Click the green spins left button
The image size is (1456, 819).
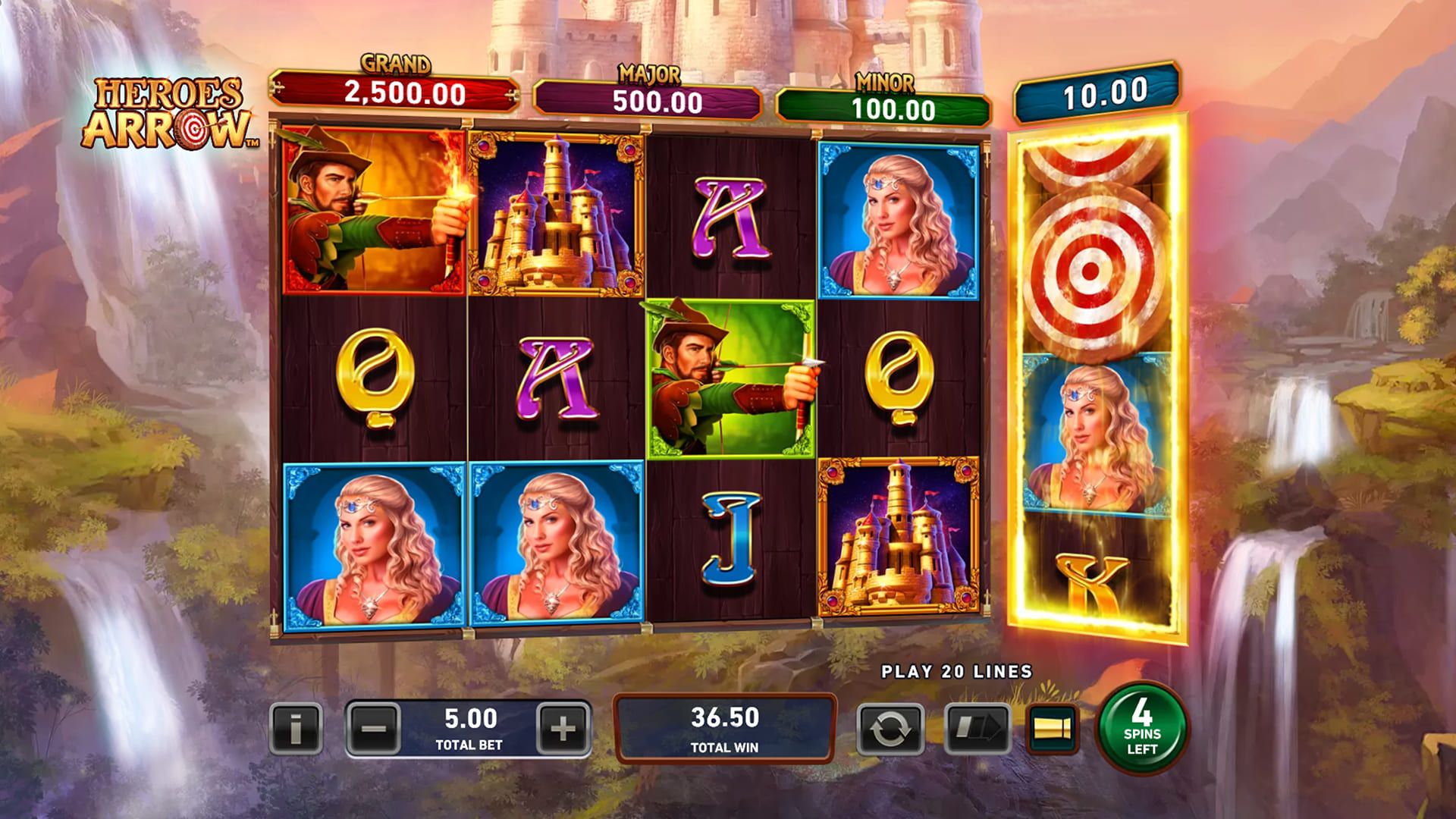point(1142,727)
